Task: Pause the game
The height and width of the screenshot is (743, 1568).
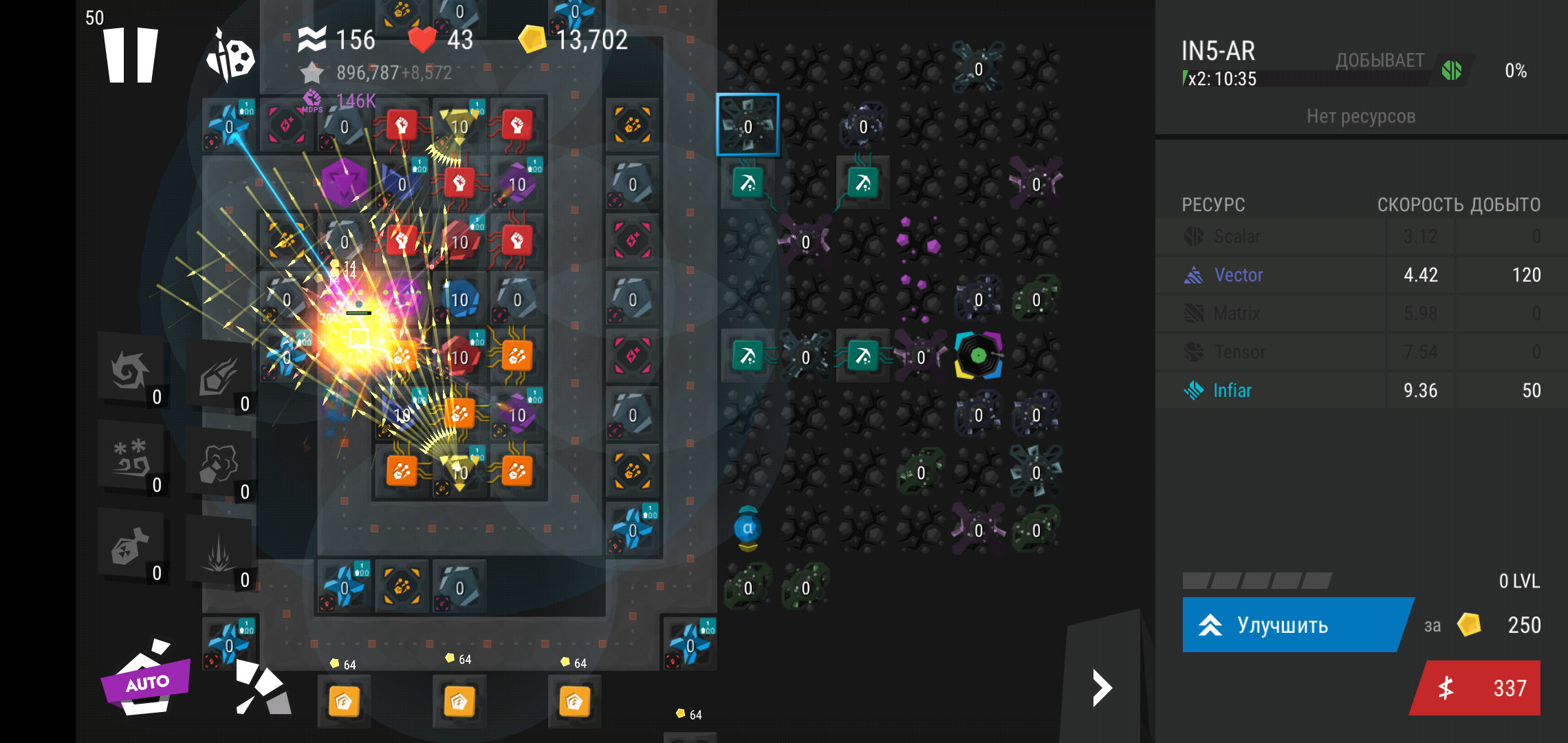Action: [131, 55]
